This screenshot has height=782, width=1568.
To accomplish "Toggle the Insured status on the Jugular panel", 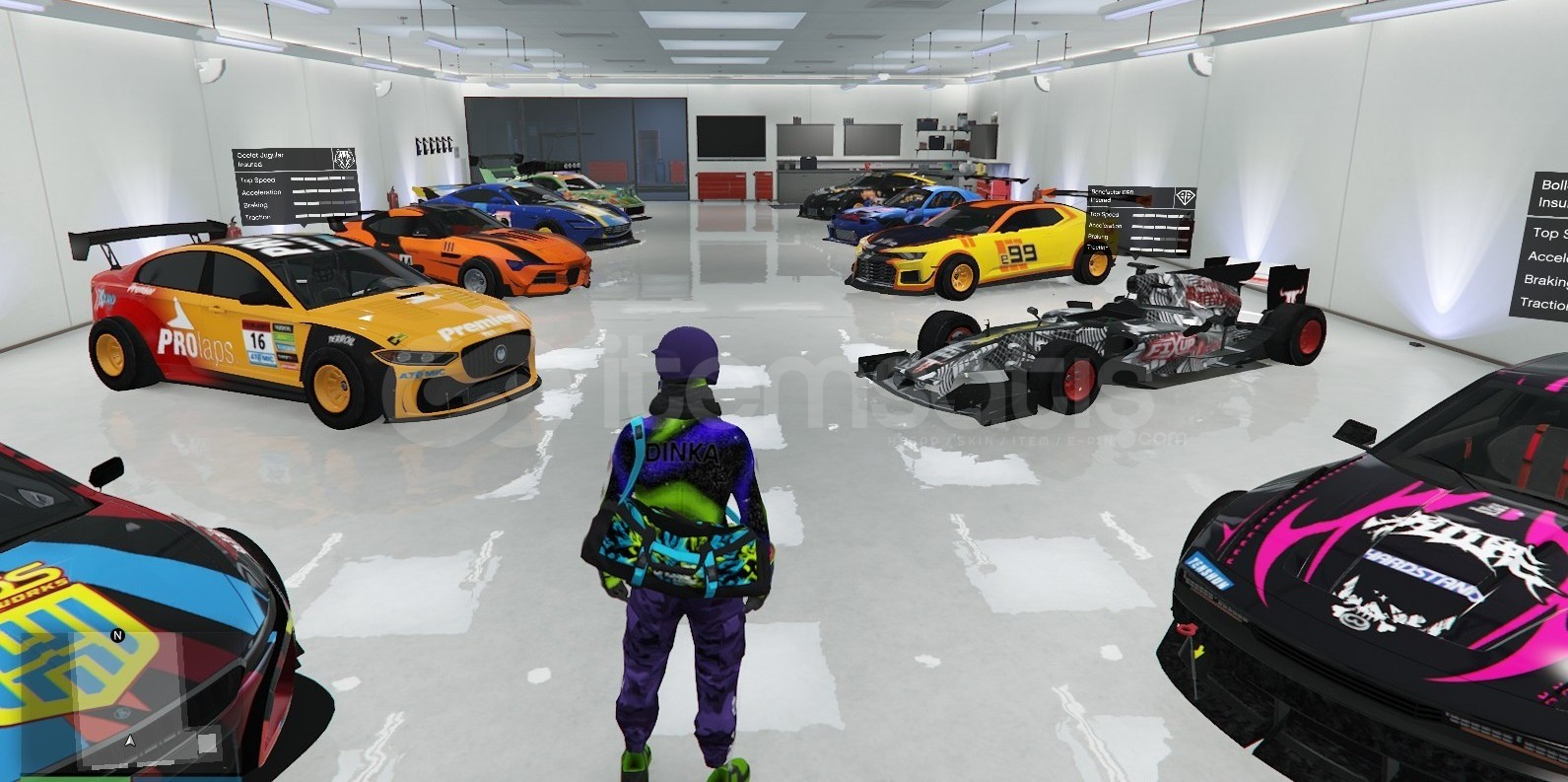I will [x=251, y=165].
